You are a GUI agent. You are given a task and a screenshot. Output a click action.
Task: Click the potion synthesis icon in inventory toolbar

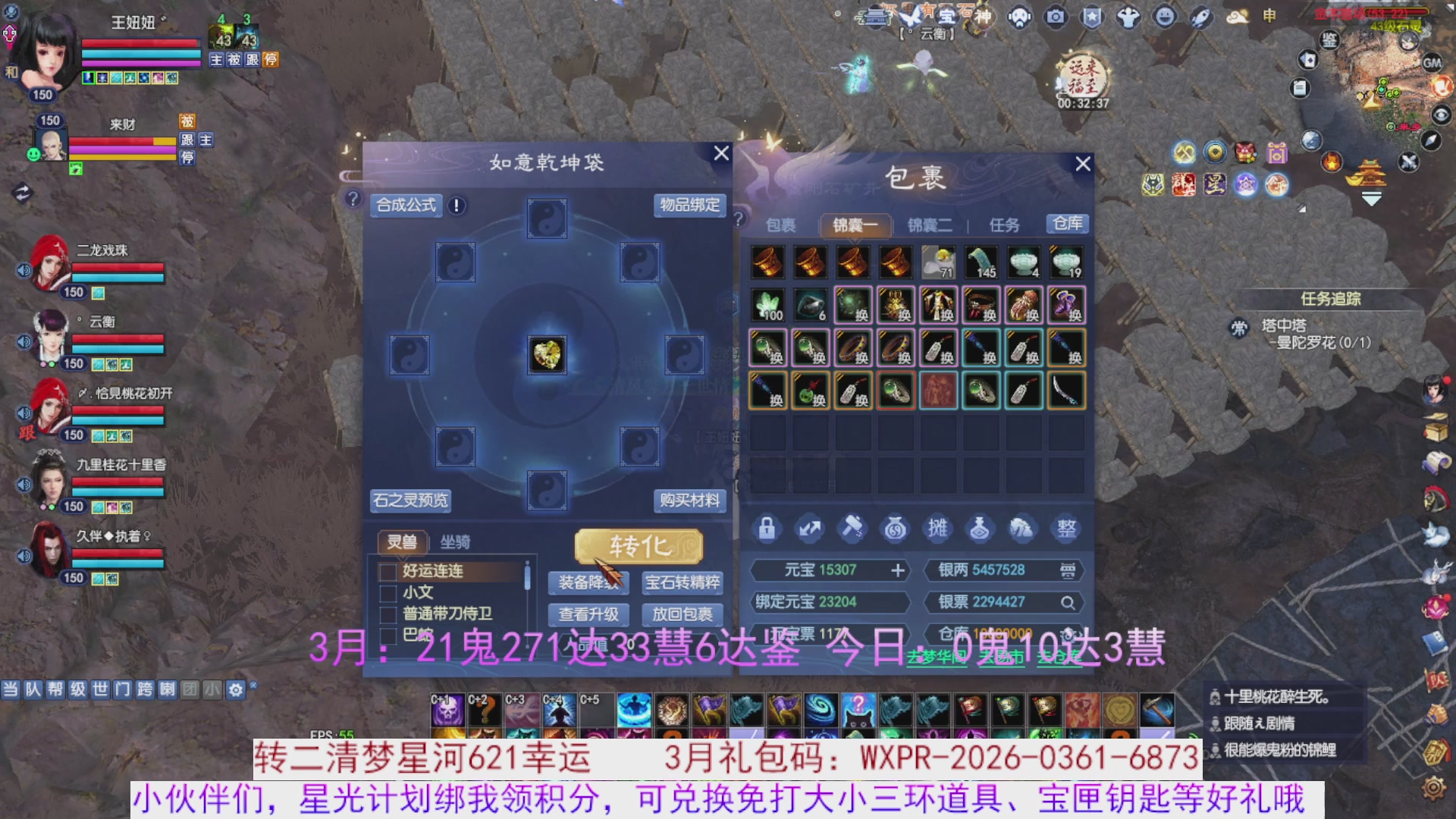pyautogui.click(x=979, y=529)
